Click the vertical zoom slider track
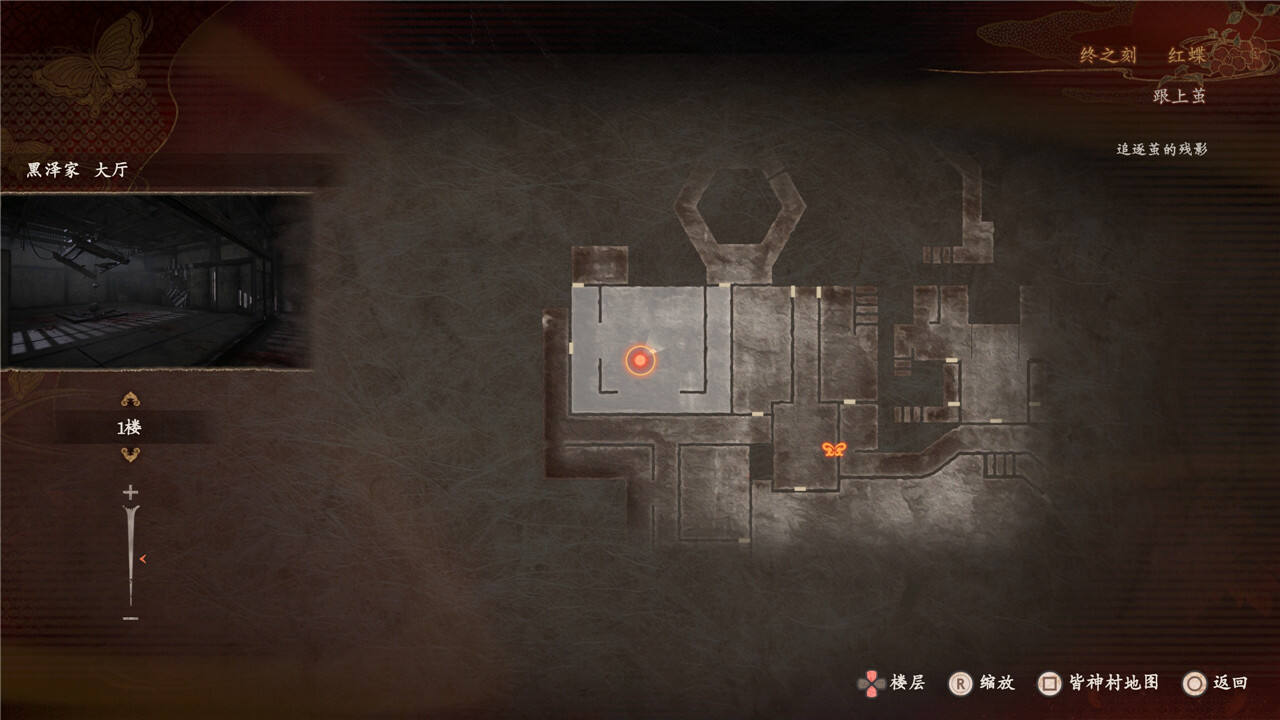Image resolution: width=1280 pixels, height=720 pixels. point(131,555)
